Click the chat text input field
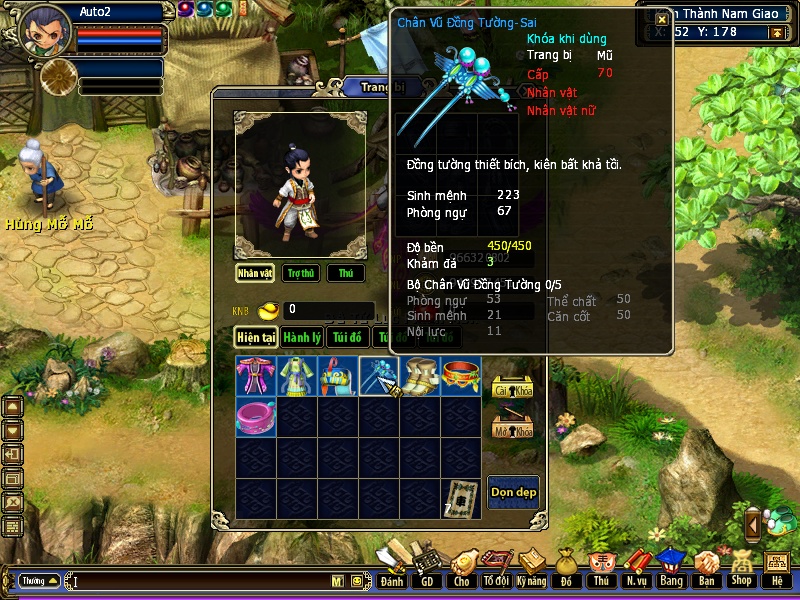The height and width of the screenshot is (600, 800). click(200, 581)
